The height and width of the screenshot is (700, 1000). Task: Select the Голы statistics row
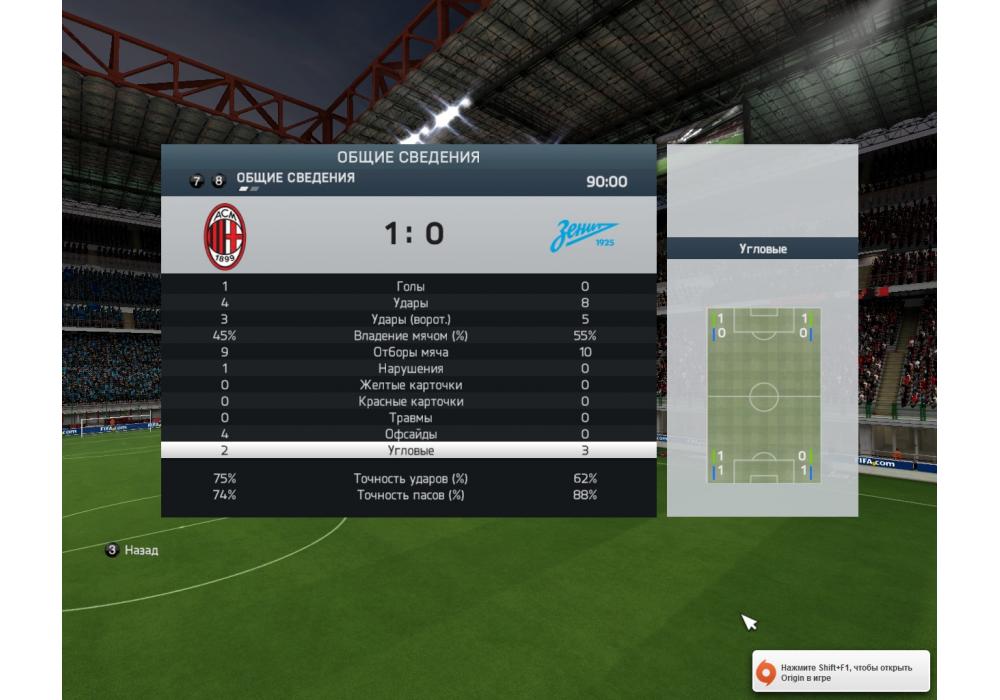click(410, 287)
